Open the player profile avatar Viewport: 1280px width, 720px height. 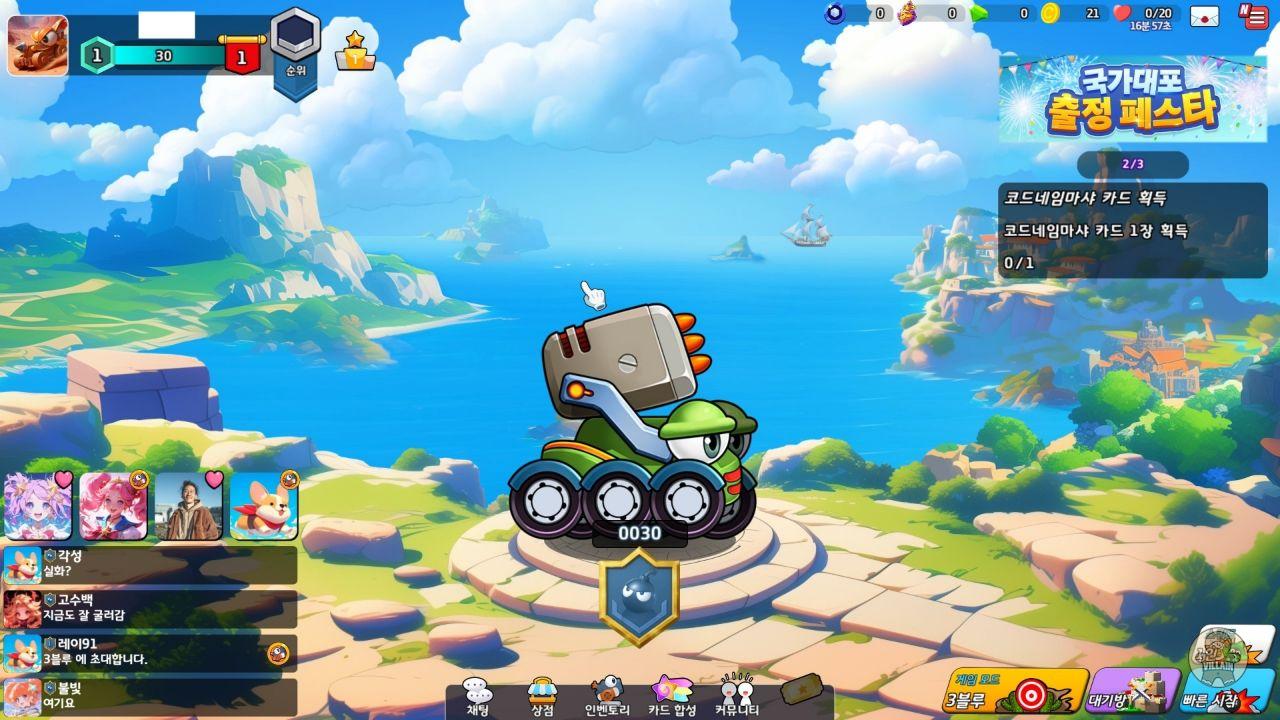click(38, 46)
